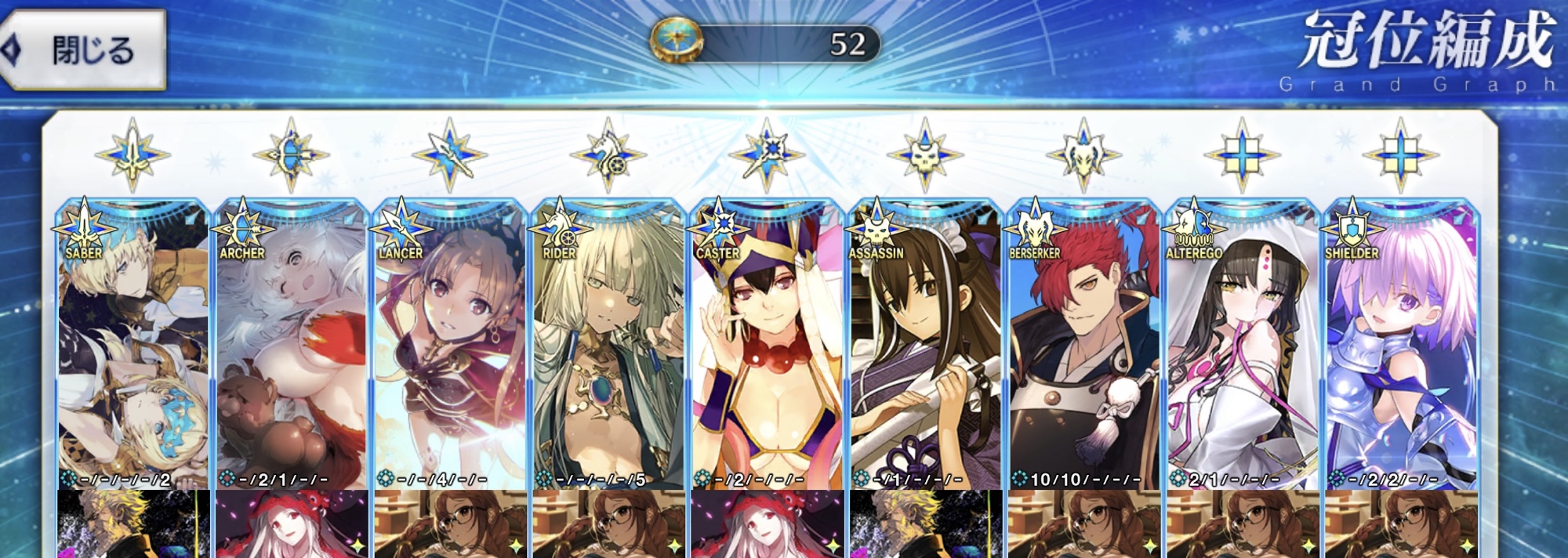Select the Shielder class servant card
Viewport: 1568px width, 558px height.
point(1400,345)
